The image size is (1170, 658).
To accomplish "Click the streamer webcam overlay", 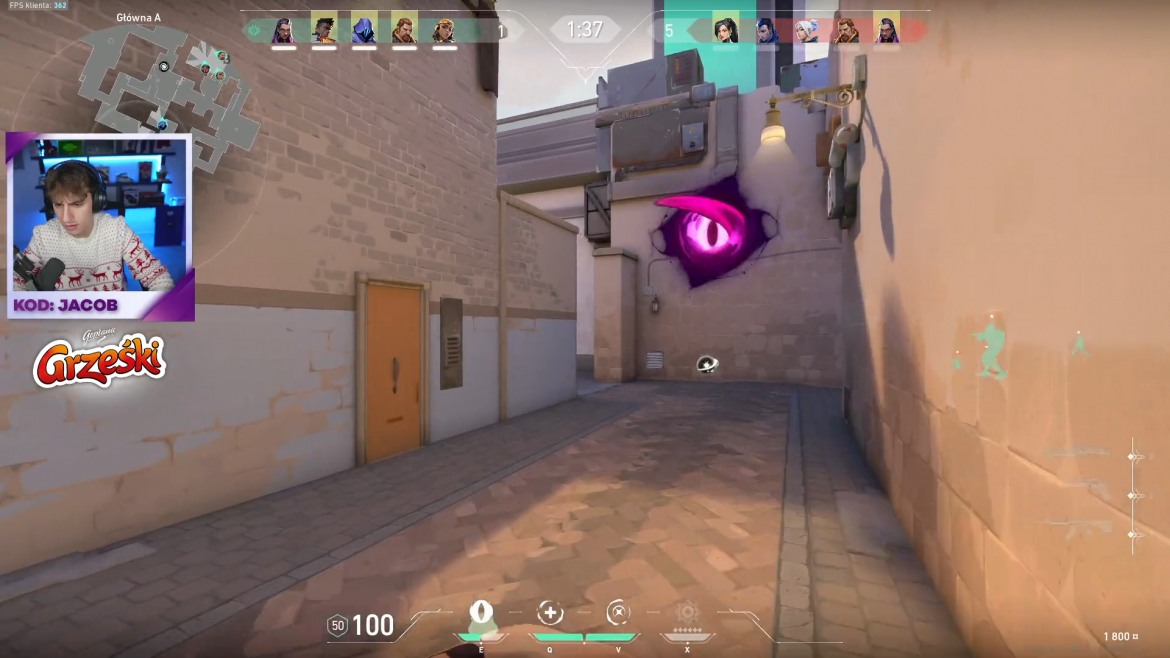I will point(100,226).
